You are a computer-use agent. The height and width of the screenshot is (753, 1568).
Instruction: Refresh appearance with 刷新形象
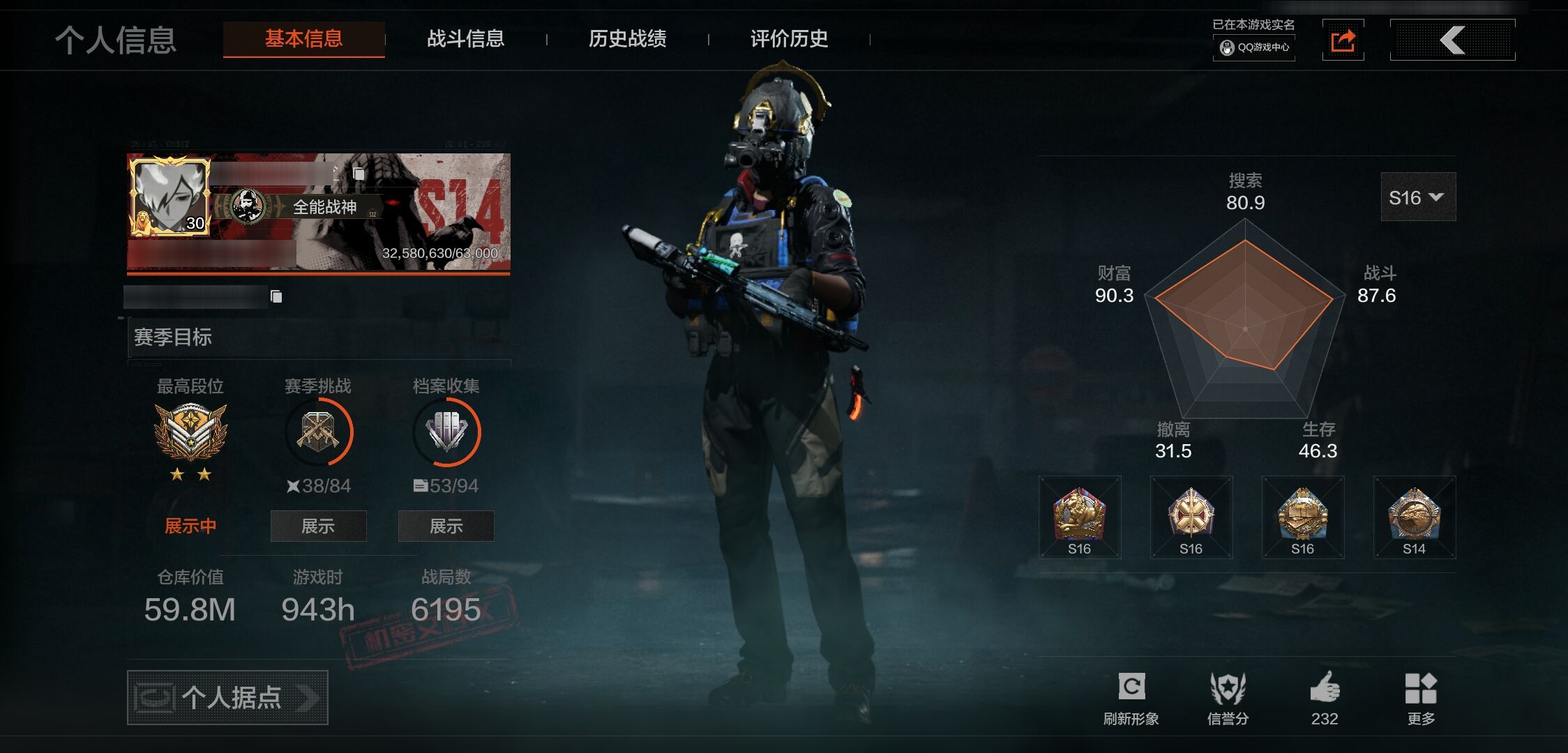tap(1131, 699)
